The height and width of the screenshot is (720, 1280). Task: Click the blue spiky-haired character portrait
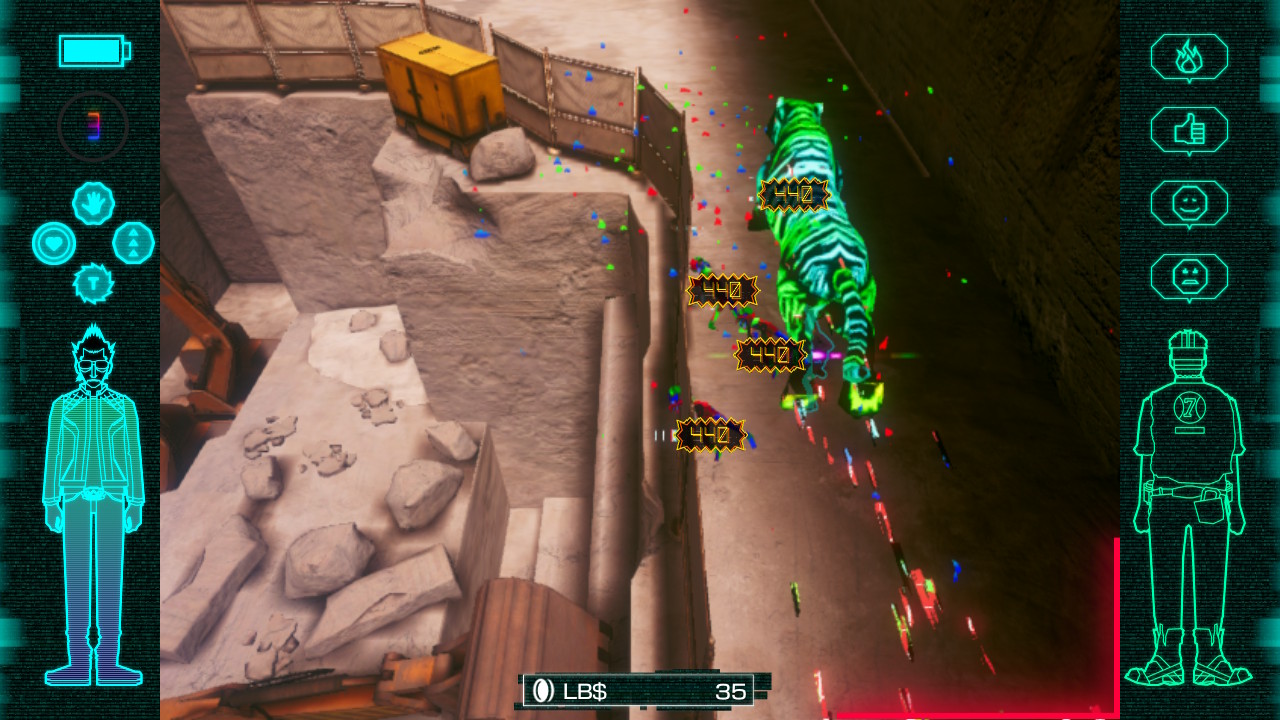(x=94, y=505)
